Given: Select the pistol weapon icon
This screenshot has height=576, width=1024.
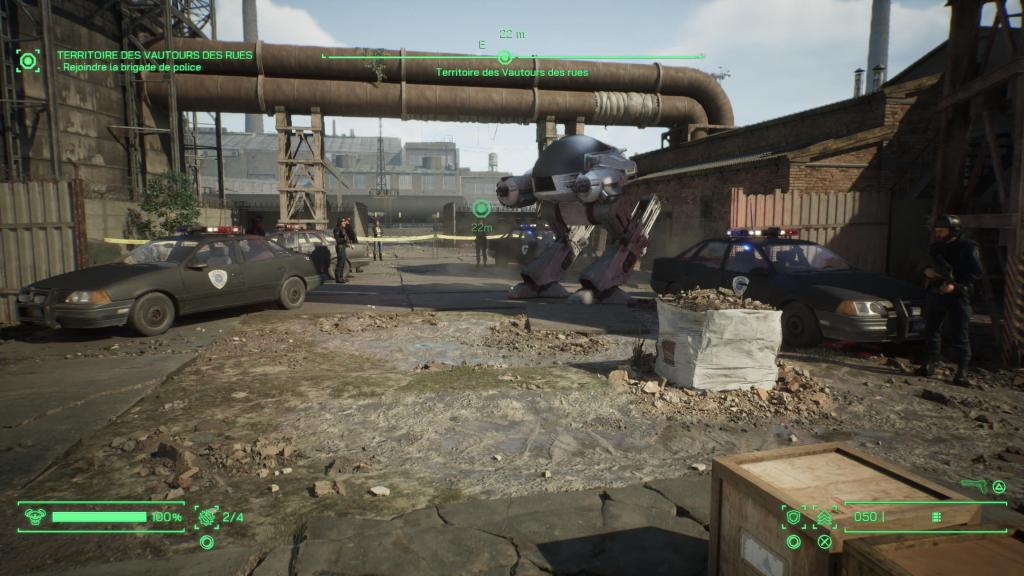Looking at the screenshot, I should tap(972, 486).
